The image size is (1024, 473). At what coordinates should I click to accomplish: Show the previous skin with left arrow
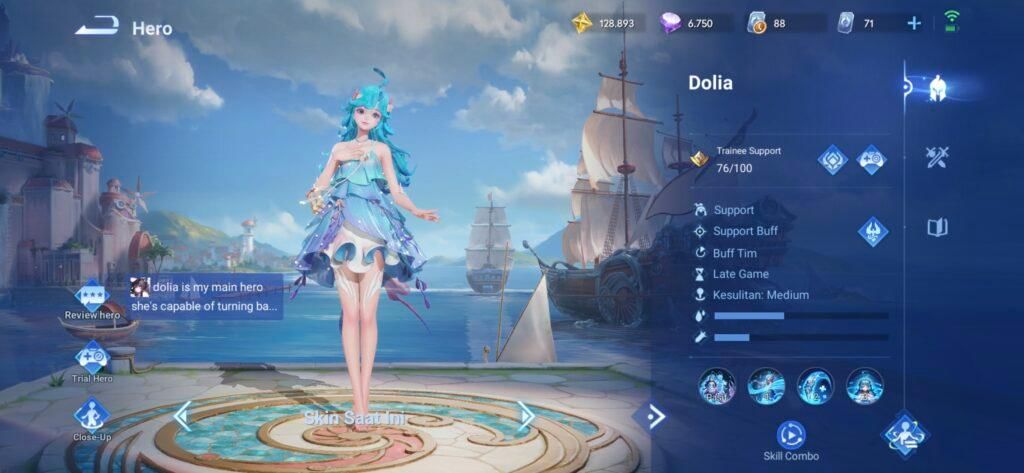tap(182, 415)
